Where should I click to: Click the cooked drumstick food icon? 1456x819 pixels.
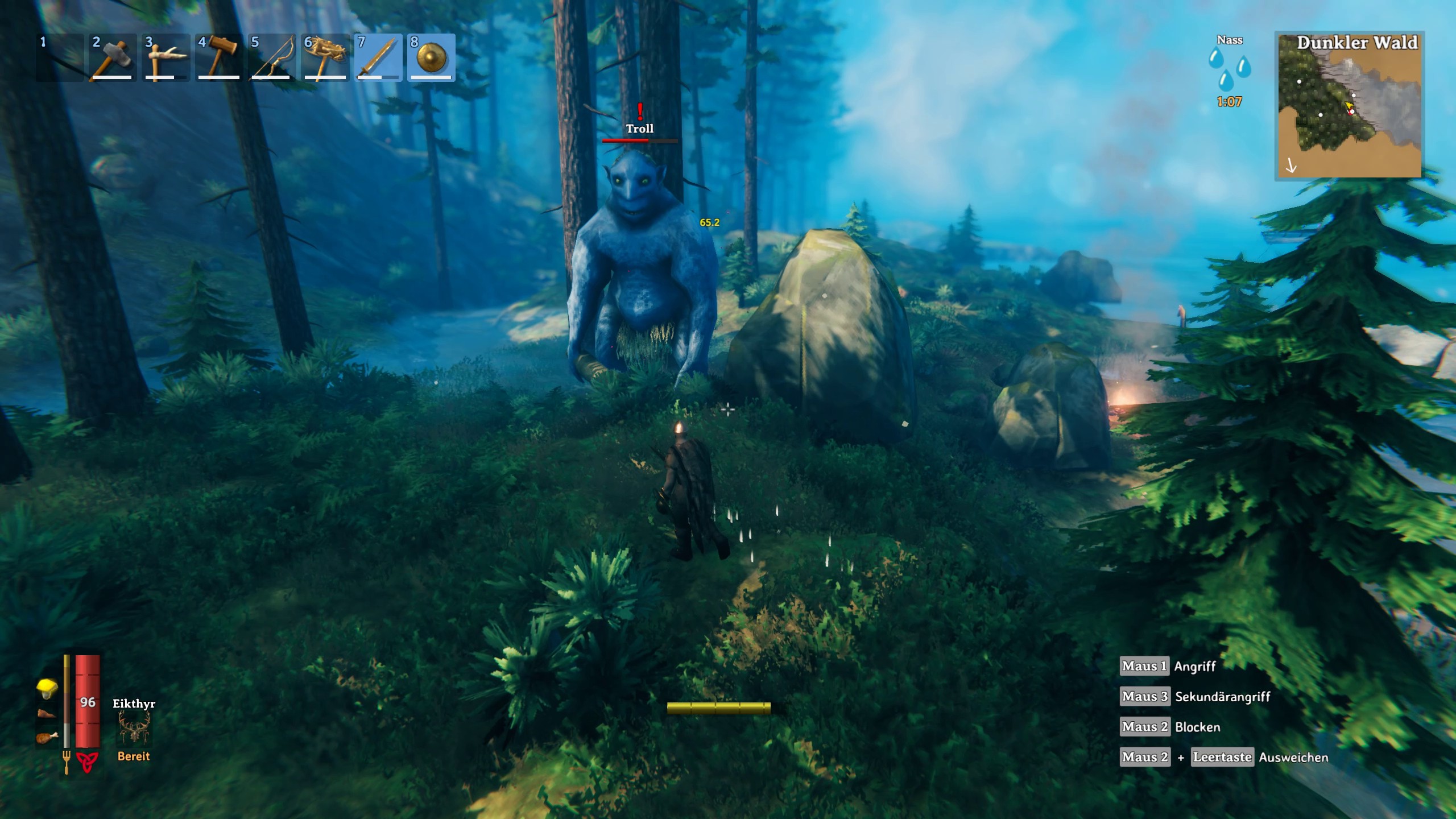47,738
